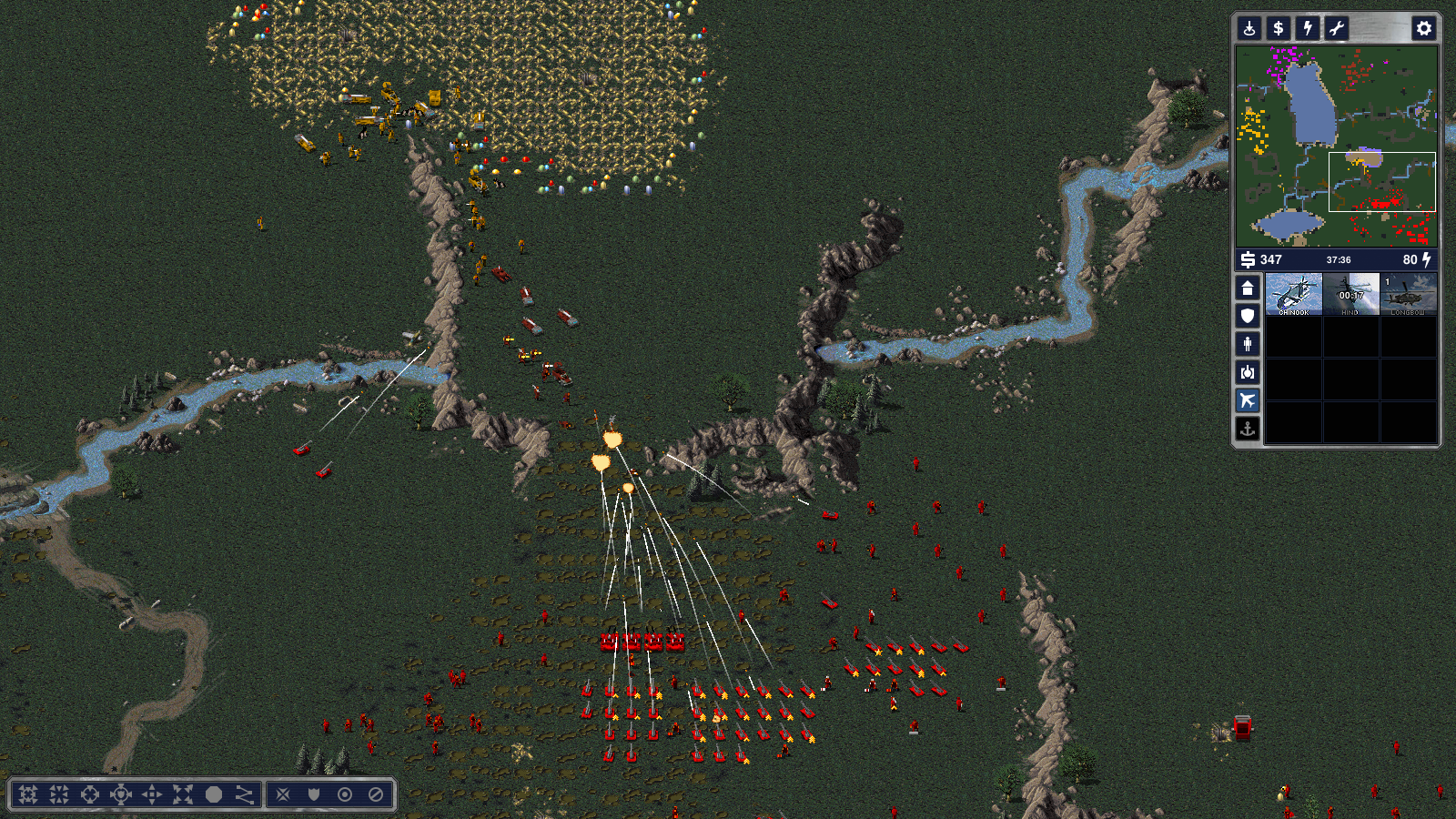Click the octagonal stop command button
The height and width of the screenshot is (819, 1456).
[x=214, y=794]
